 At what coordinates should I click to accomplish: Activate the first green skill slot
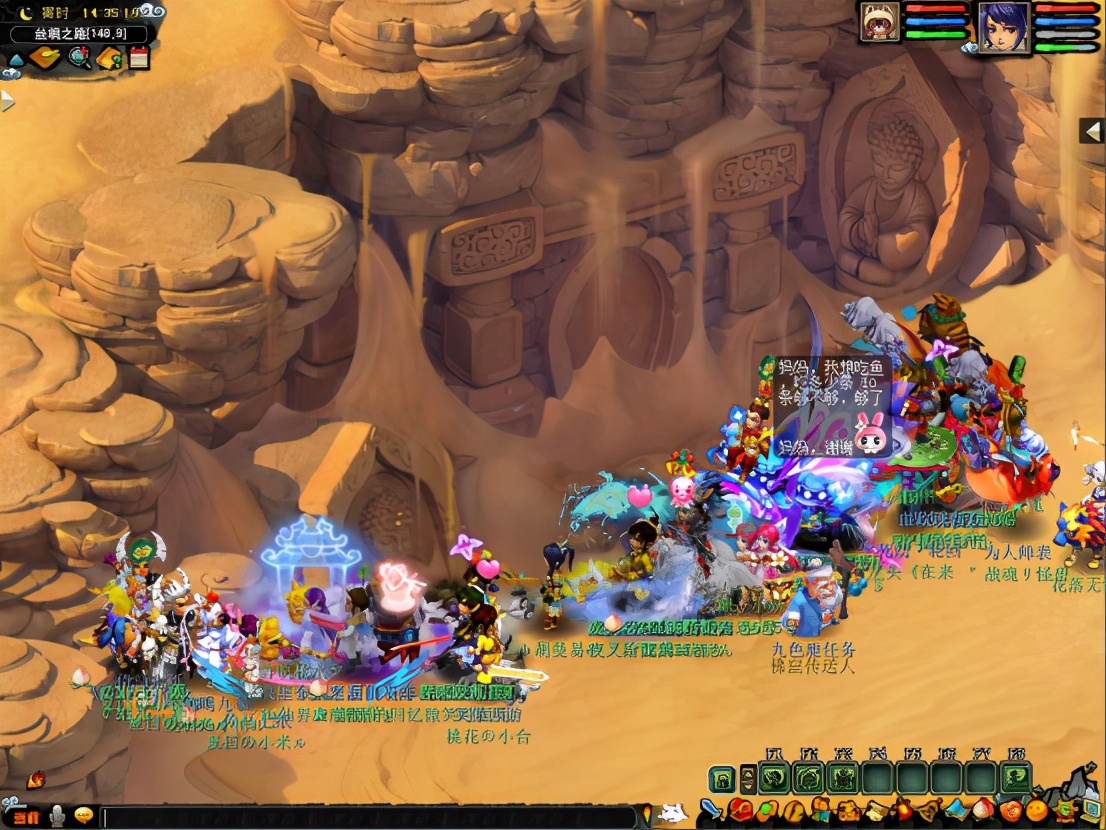pyautogui.click(x=773, y=778)
